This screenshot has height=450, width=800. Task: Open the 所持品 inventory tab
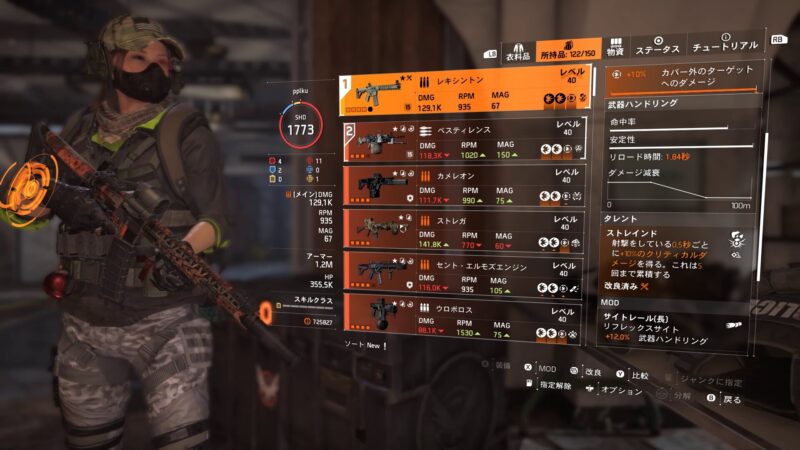point(570,51)
